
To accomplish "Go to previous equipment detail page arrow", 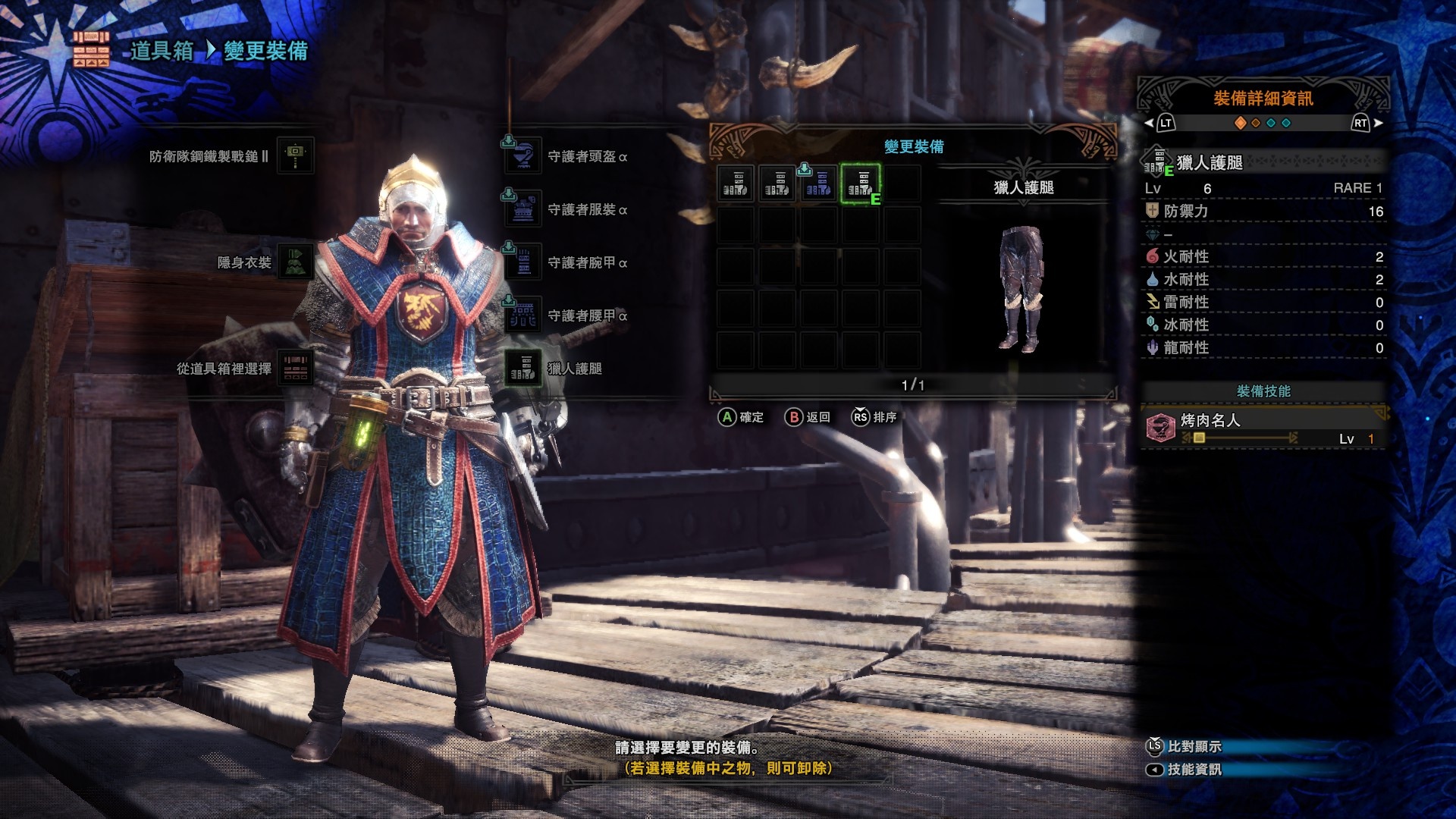I will [1149, 123].
